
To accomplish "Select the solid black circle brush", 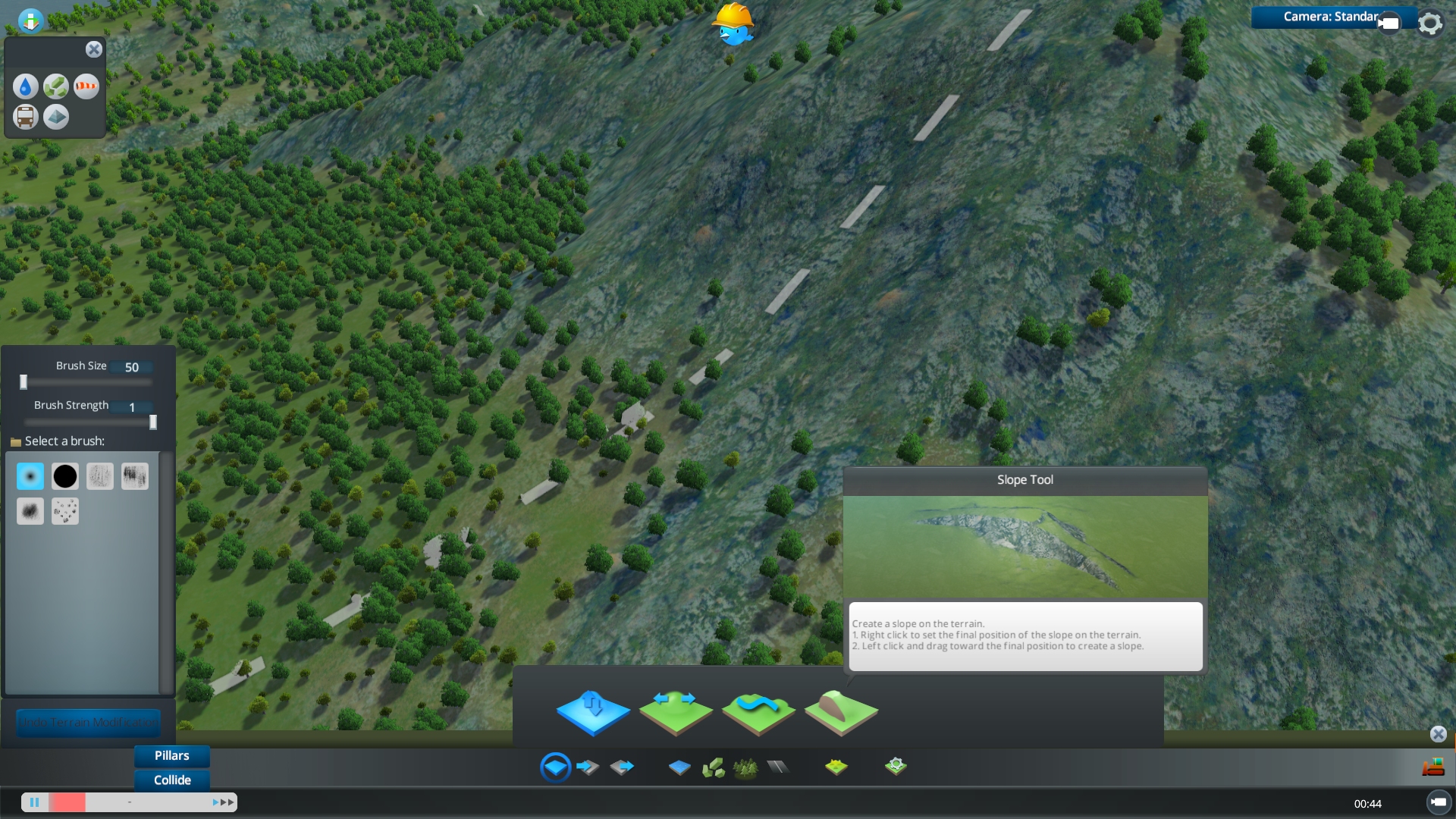I will [65, 475].
